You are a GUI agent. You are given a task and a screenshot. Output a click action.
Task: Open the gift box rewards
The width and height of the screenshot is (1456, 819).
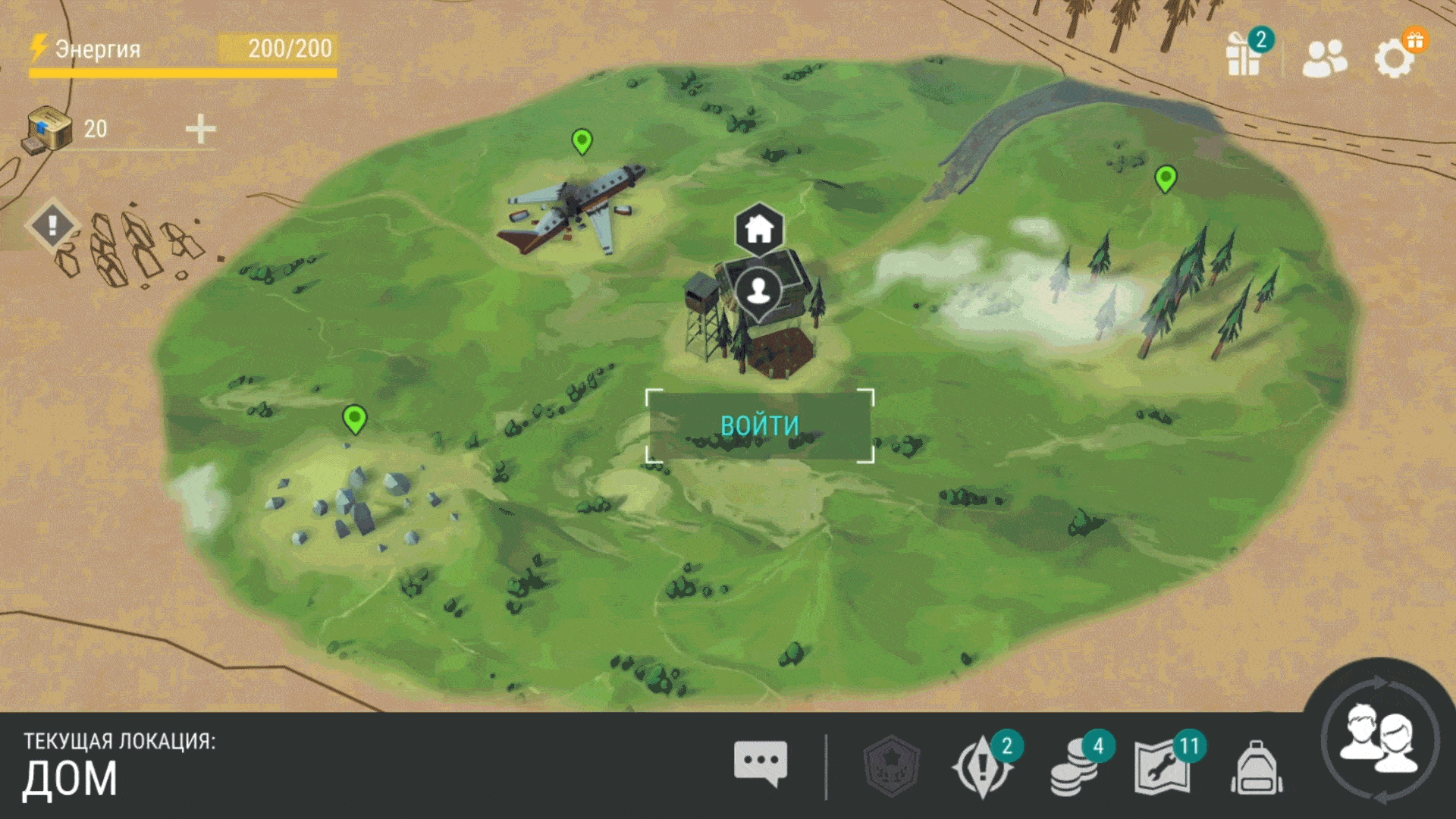click(x=1244, y=55)
